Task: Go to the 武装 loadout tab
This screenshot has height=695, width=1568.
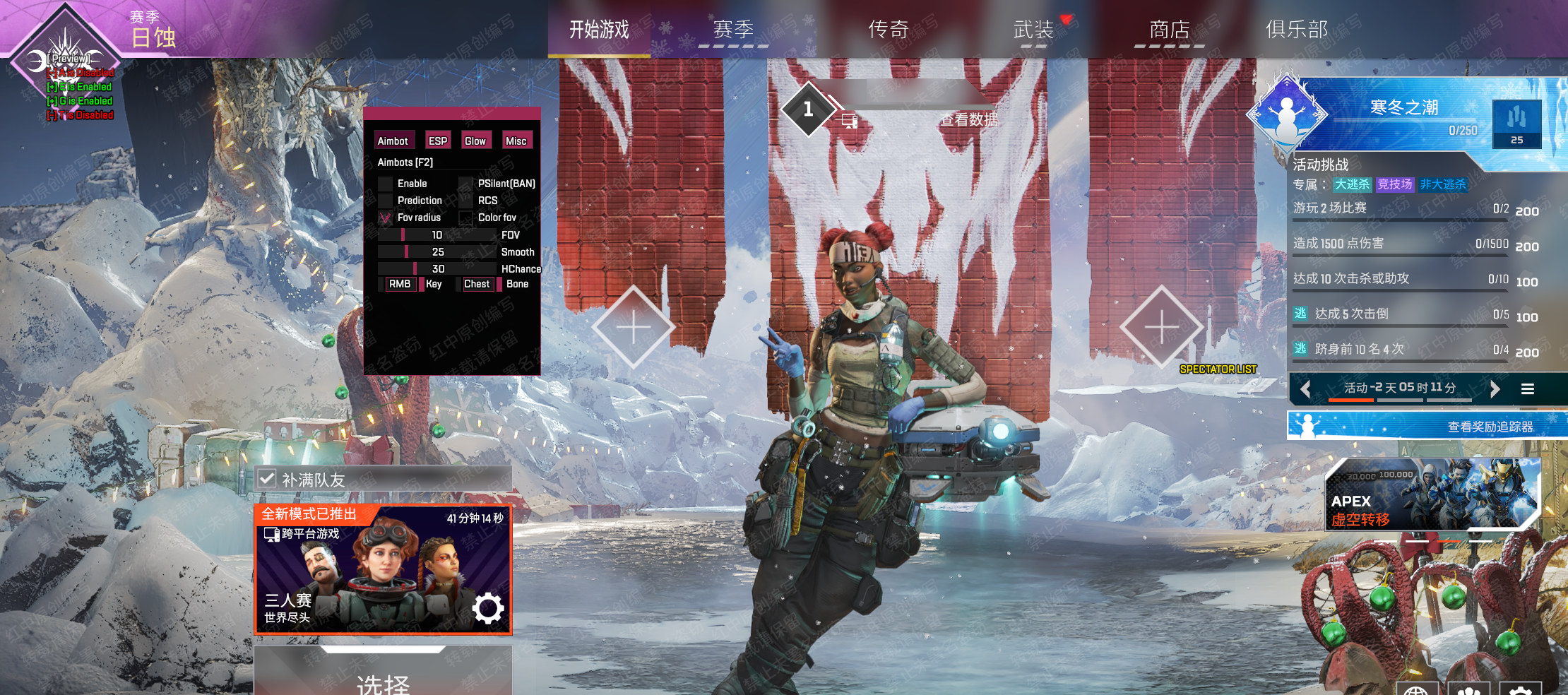Action: point(1033,30)
